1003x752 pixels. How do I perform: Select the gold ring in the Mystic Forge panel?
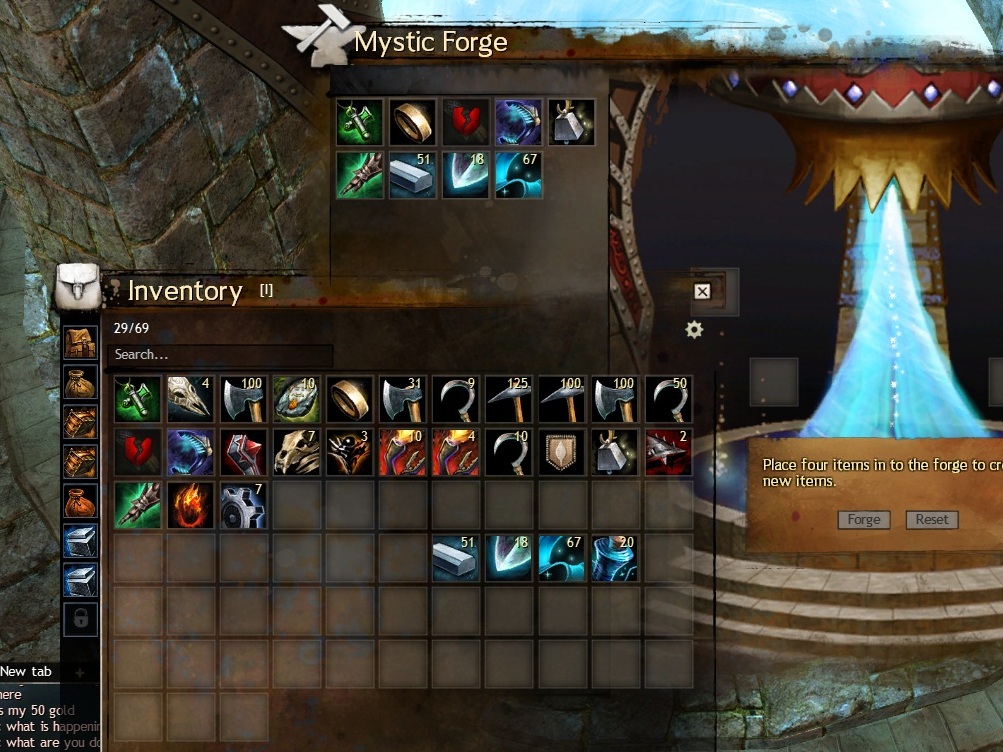412,122
